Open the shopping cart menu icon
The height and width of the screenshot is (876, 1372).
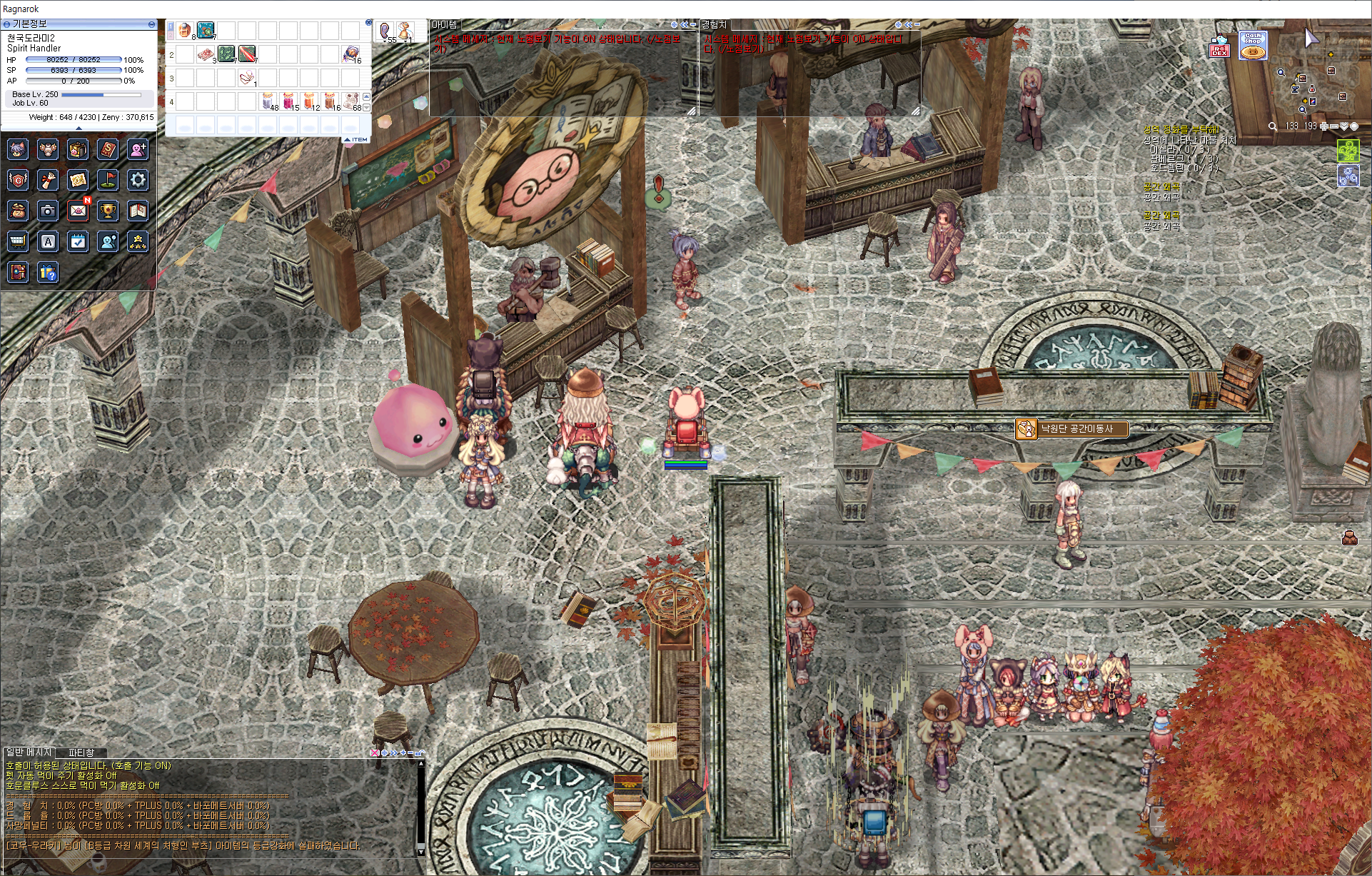(x=18, y=241)
